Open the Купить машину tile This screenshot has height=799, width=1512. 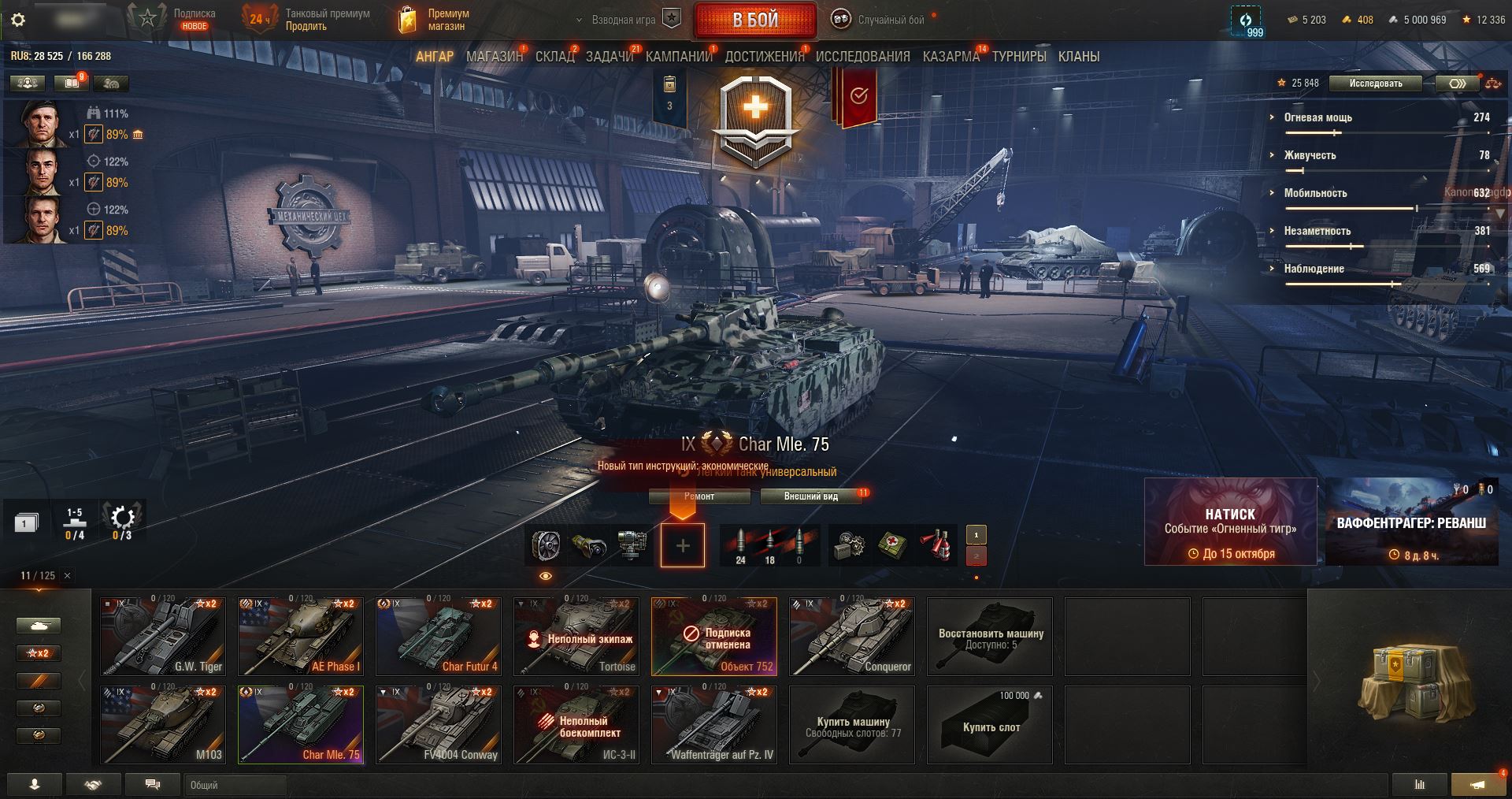[852, 725]
